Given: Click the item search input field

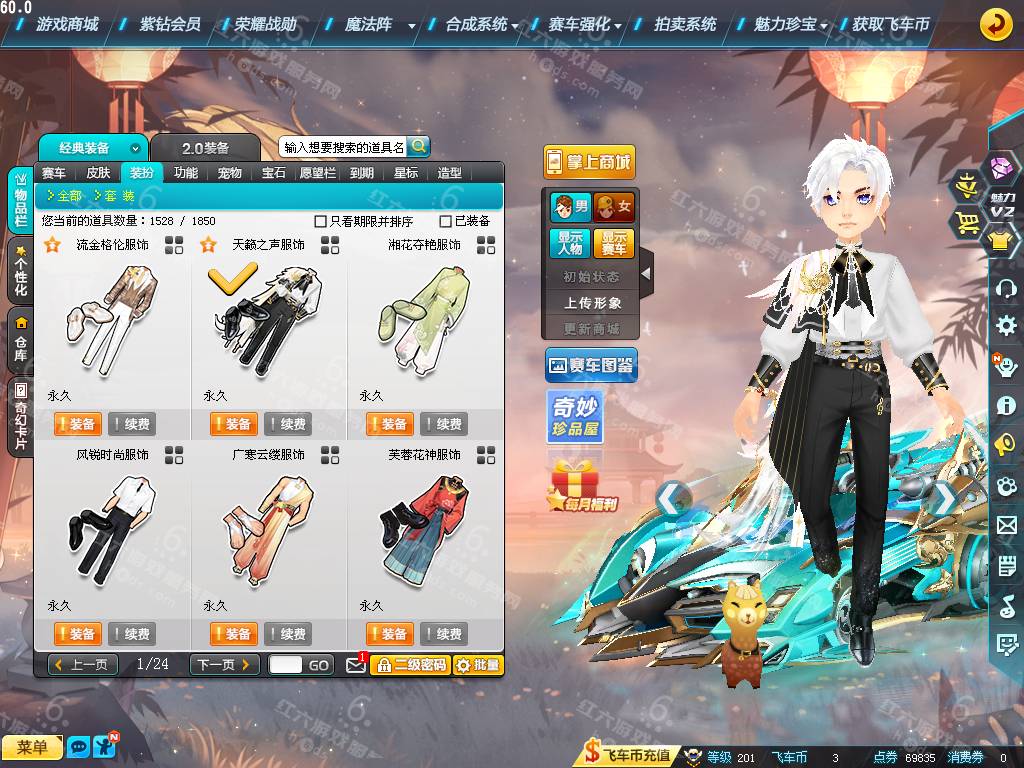Looking at the screenshot, I should [343, 147].
